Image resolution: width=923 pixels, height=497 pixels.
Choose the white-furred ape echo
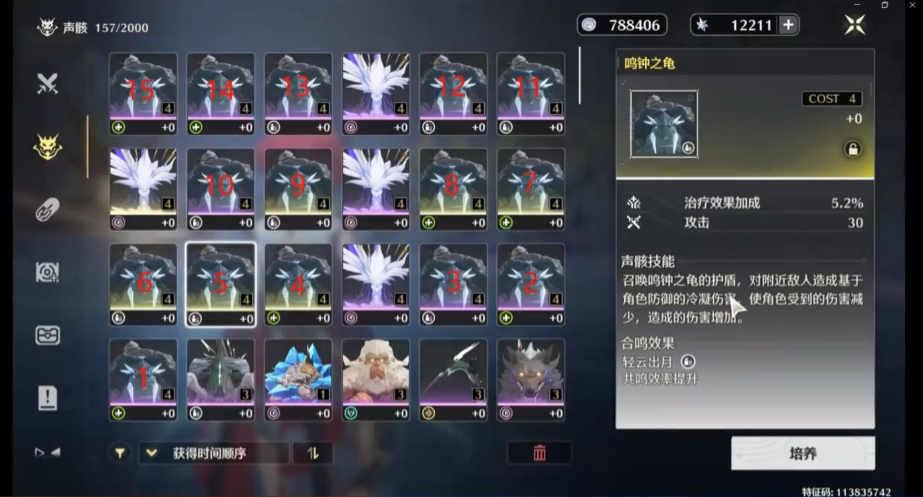coord(376,379)
